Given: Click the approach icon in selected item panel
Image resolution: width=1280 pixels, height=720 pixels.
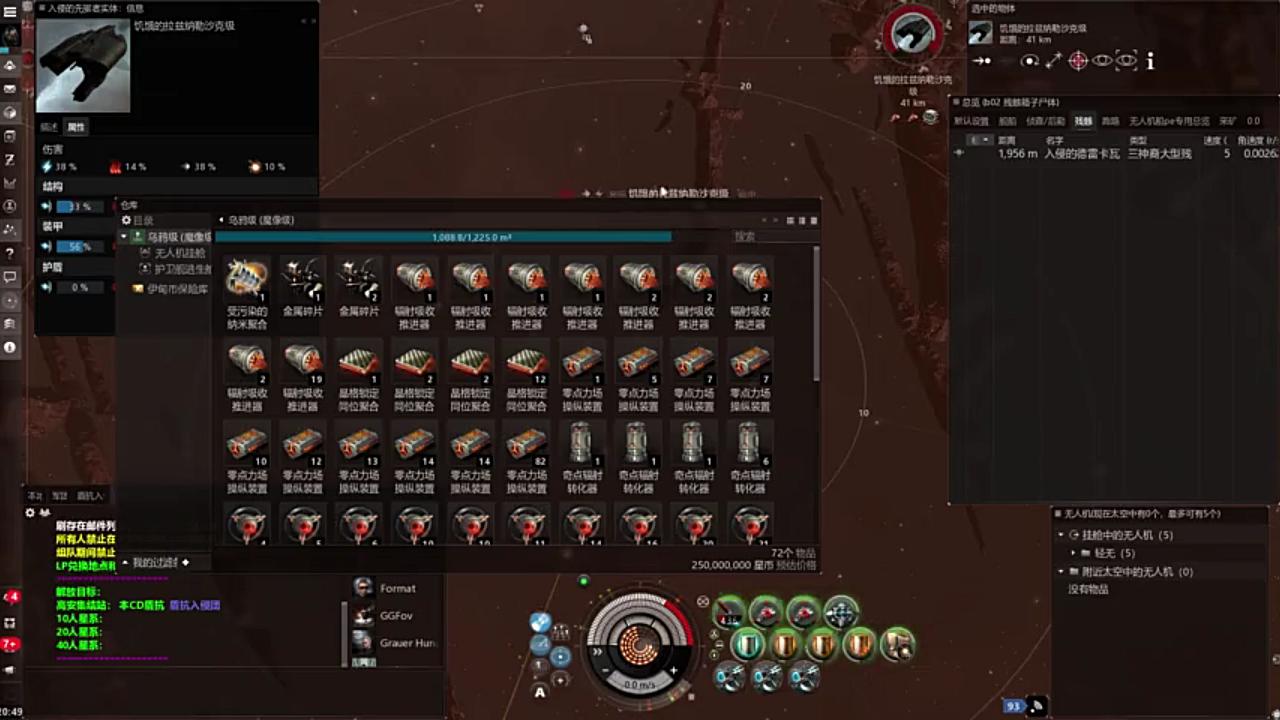Looking at the screenshot, I should tap(983, 61).
